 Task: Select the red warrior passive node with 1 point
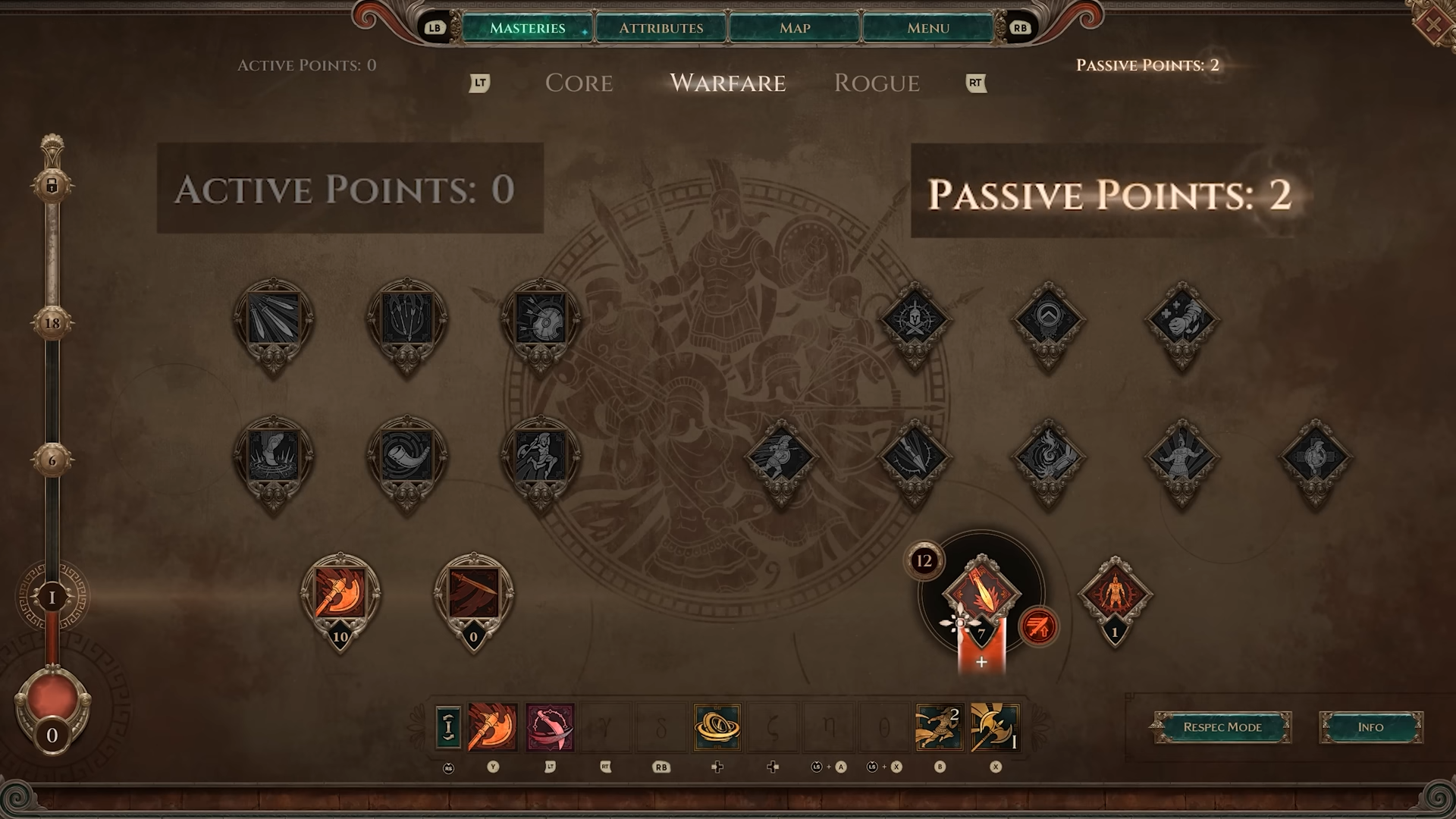[1114, 594]
